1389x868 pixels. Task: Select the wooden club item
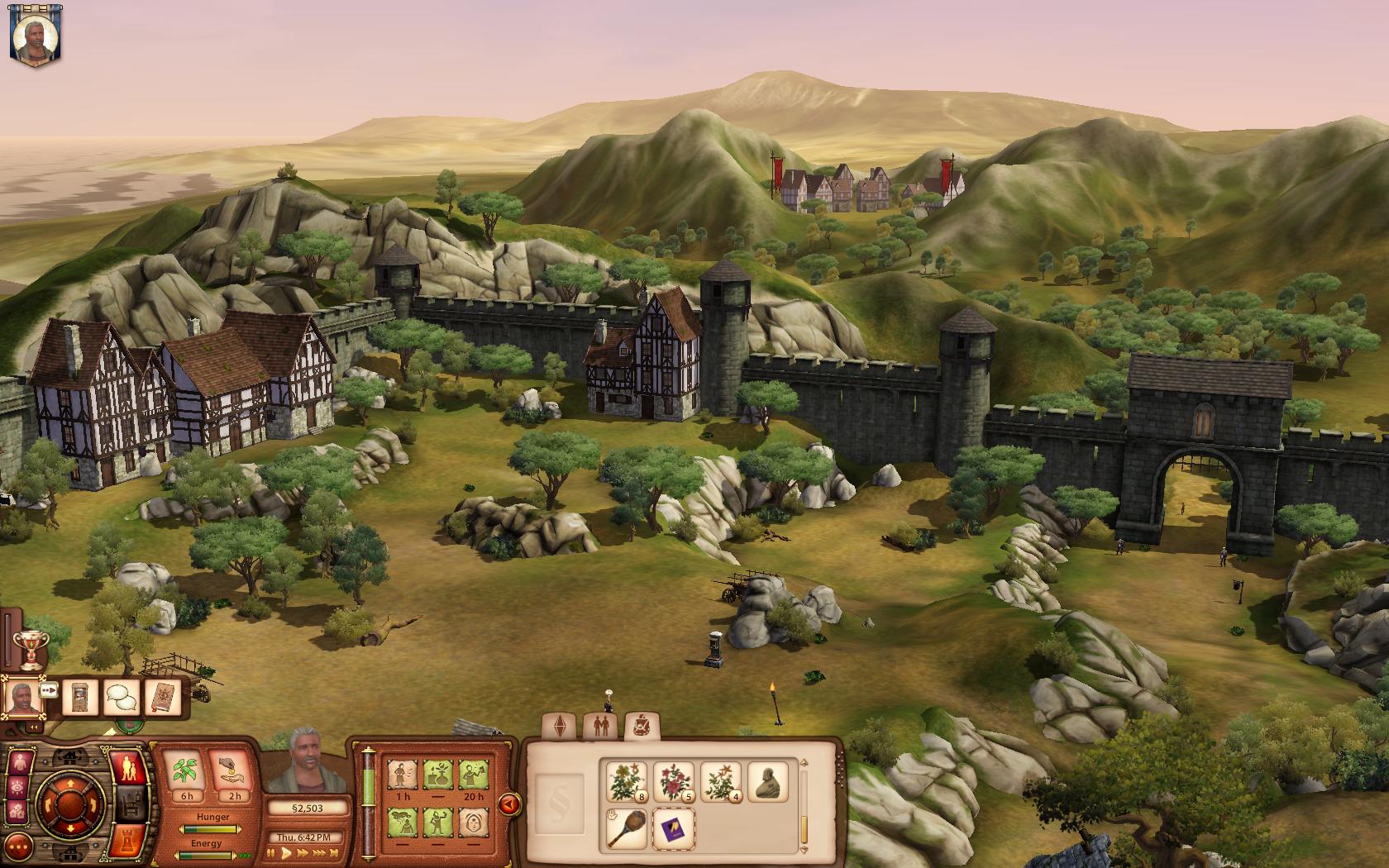(x=627, y=828)
